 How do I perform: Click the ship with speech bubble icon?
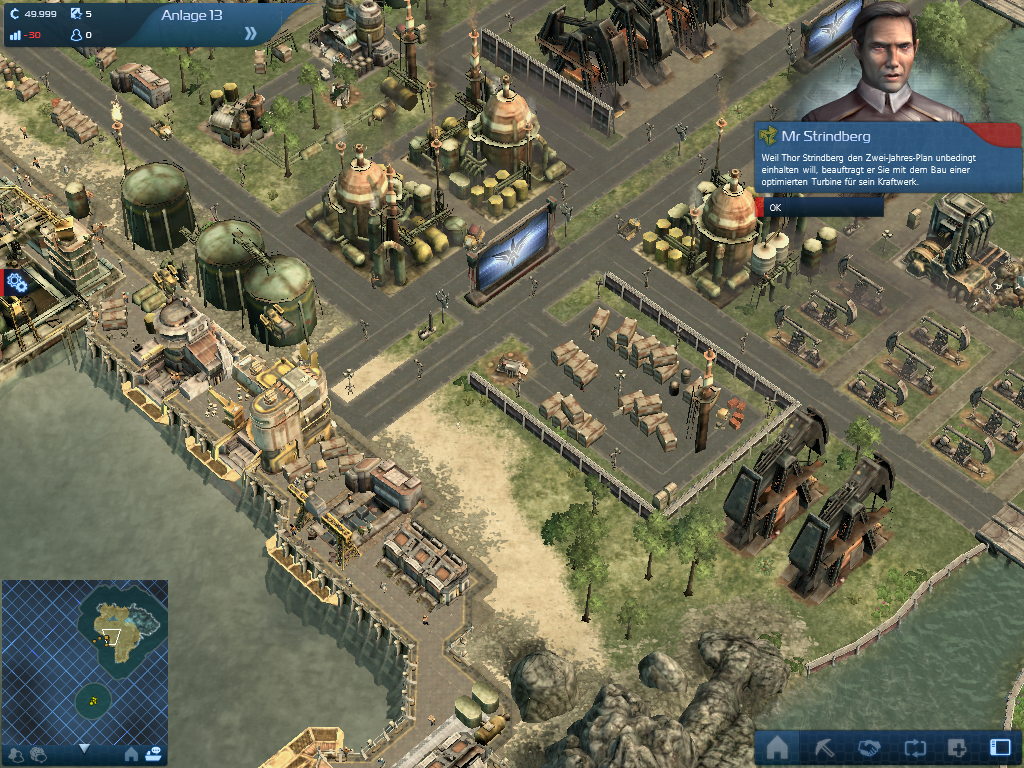pos(153,754)
